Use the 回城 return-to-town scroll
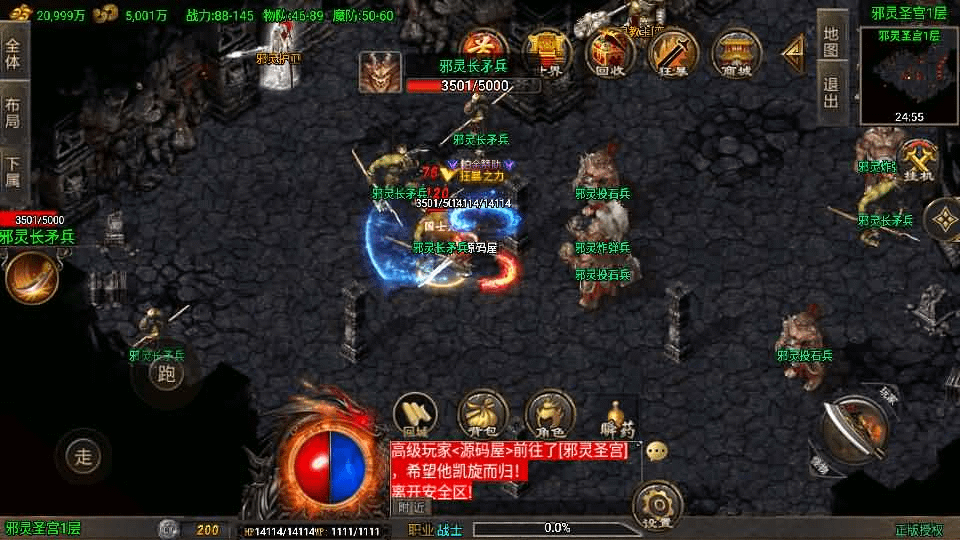This screenshot has width=960, height=540. coord(412,414)
